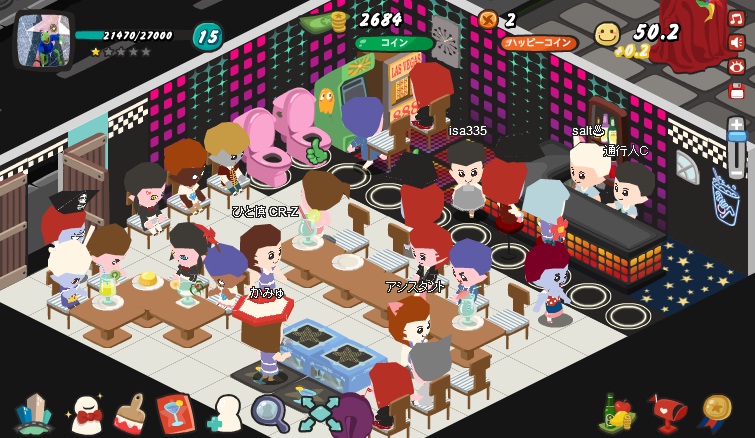Click the zoom slider minus button

pyautogui.click(x=737, y=173)
